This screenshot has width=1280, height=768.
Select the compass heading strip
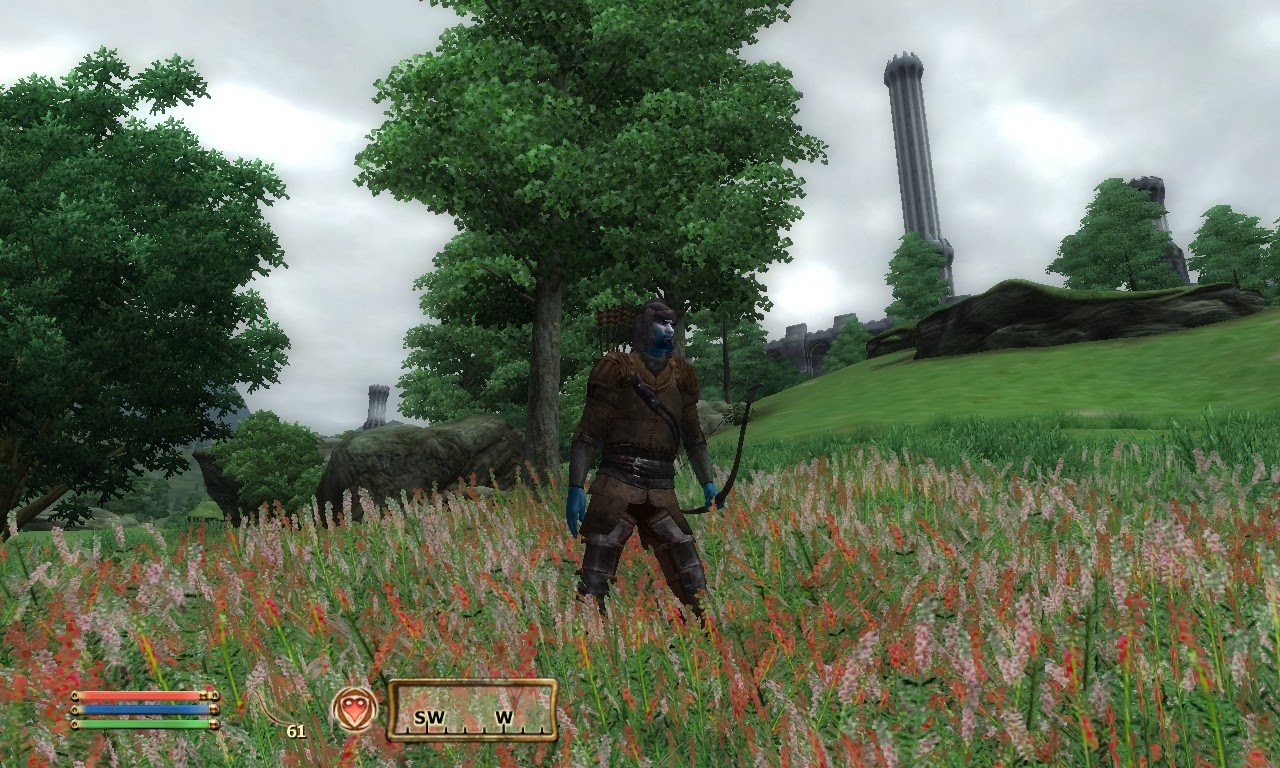coord(472,710)
